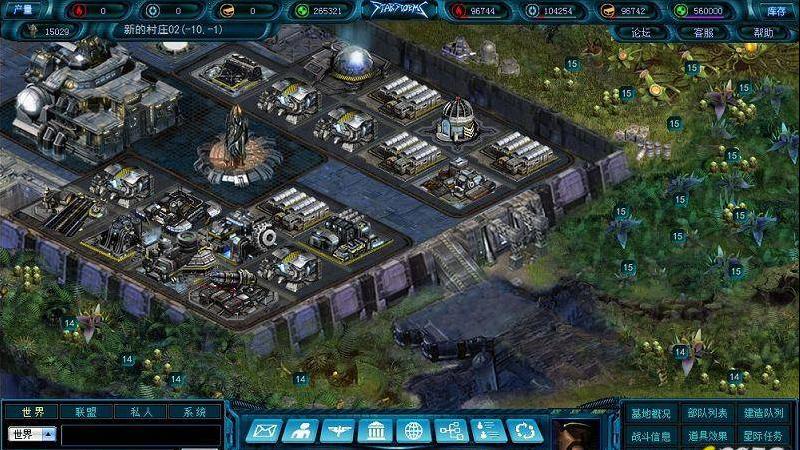Screen dimensions: 800x450
Task: Focus the chat message input box
Action: (140, 435)
